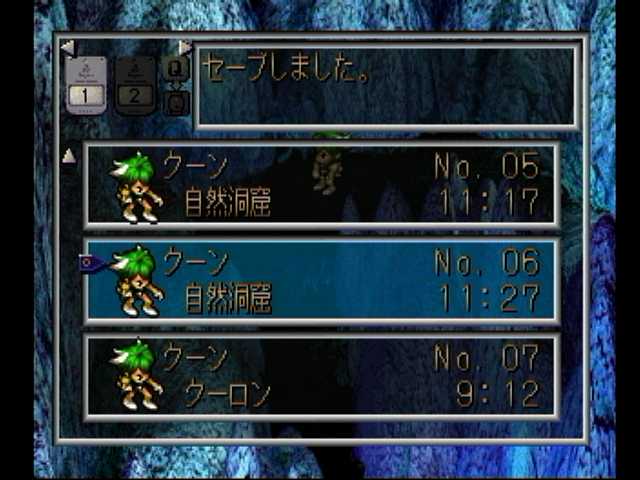Pick save file No. 07 in クーロン
The height and width of the screenshot is (480, 640).
tap(321, 376)
